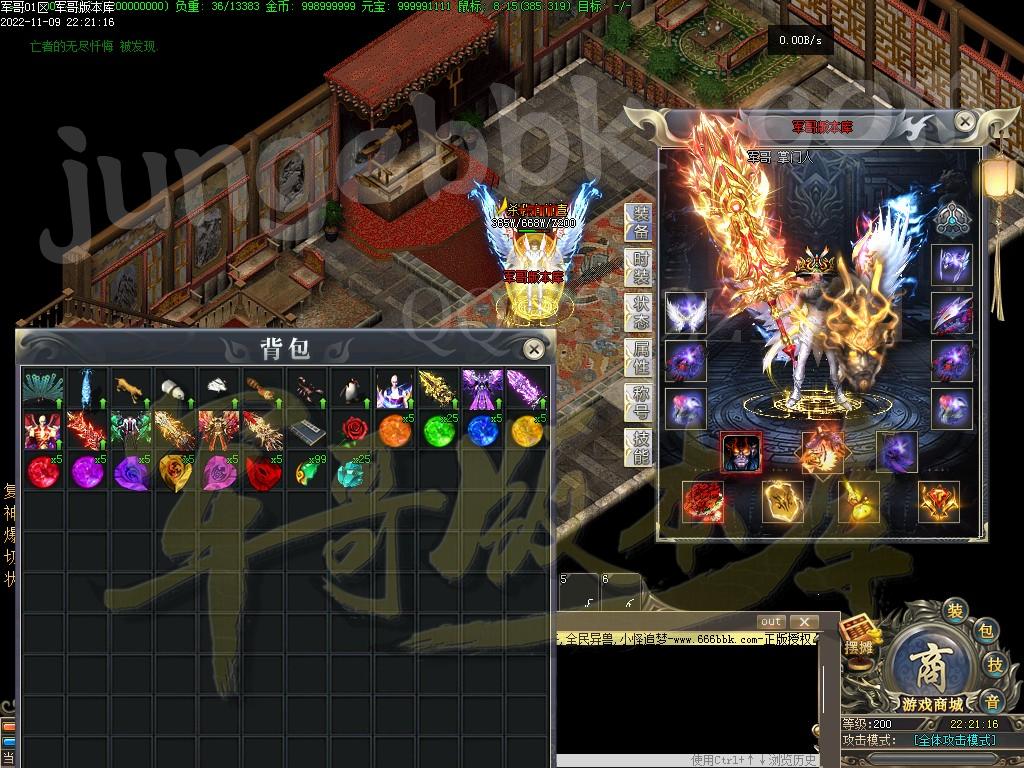Close the character equipment panel
This screenshot has height=768, width=1024.
click(964, 121)
